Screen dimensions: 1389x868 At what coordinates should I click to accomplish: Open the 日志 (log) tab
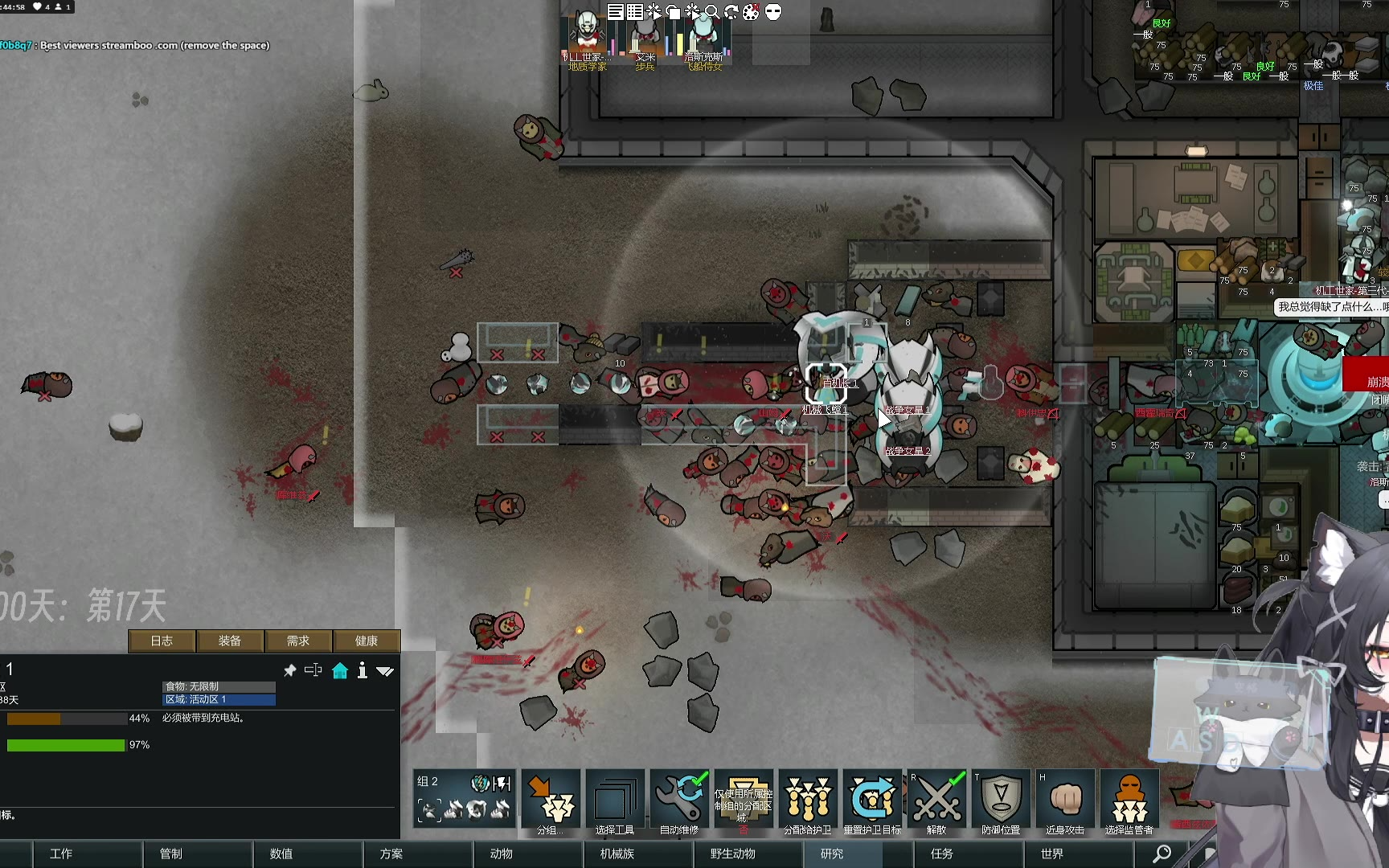(x=162, y=641)
